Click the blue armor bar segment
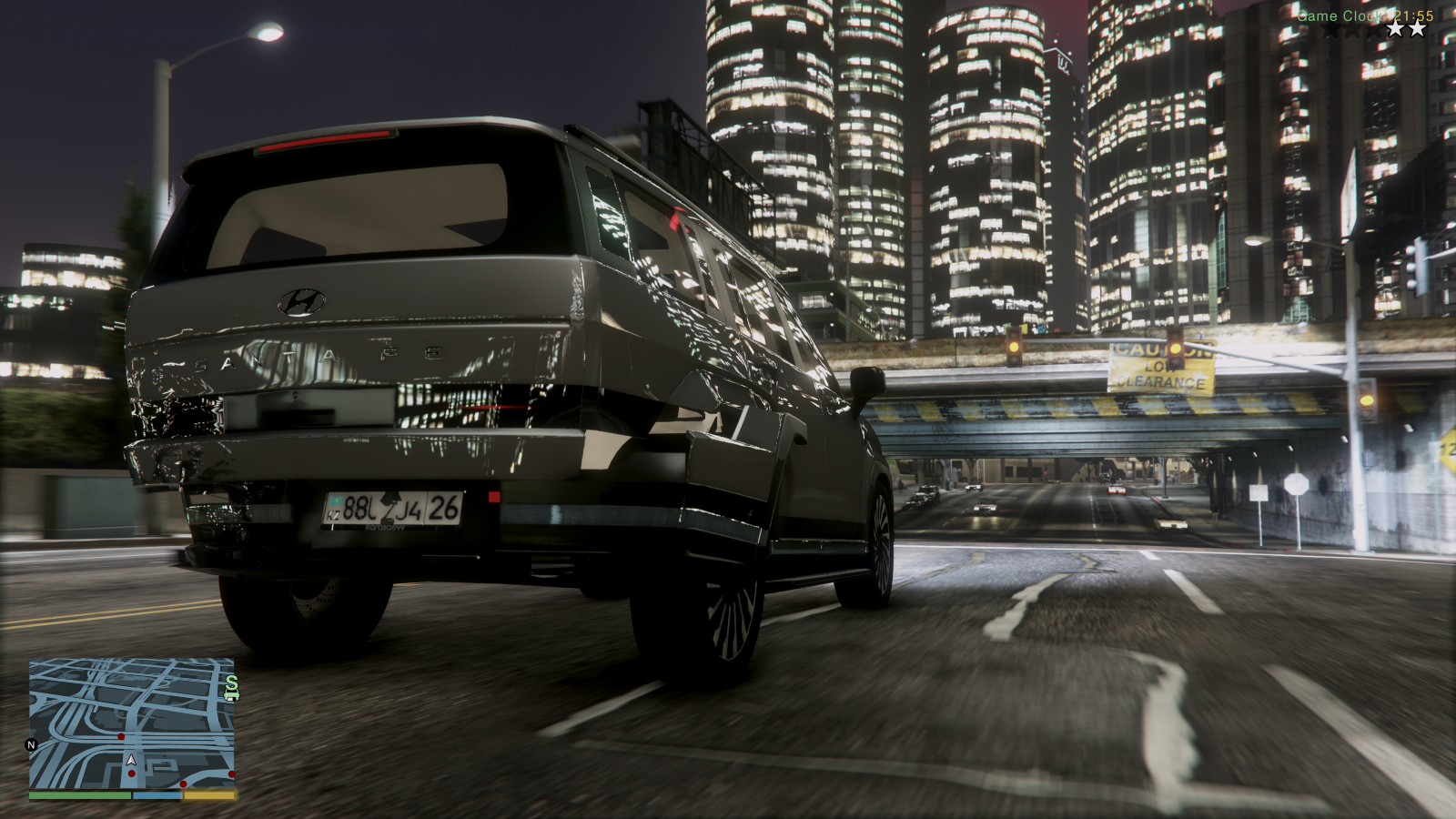The width and height of the screenshot is (1456, 819). pos(157,795)
